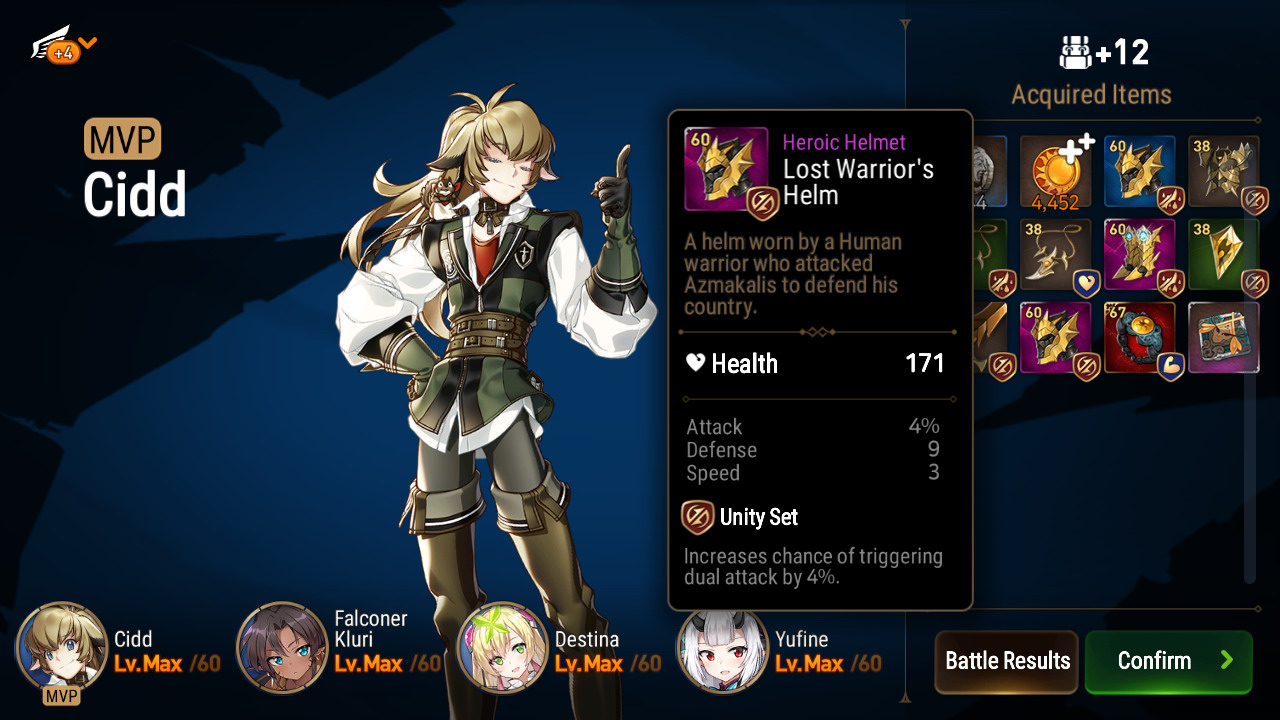Inspect the red level 67 ring
The height and width of the screenshot is (720, 1280).
(x=1139, y=338)
